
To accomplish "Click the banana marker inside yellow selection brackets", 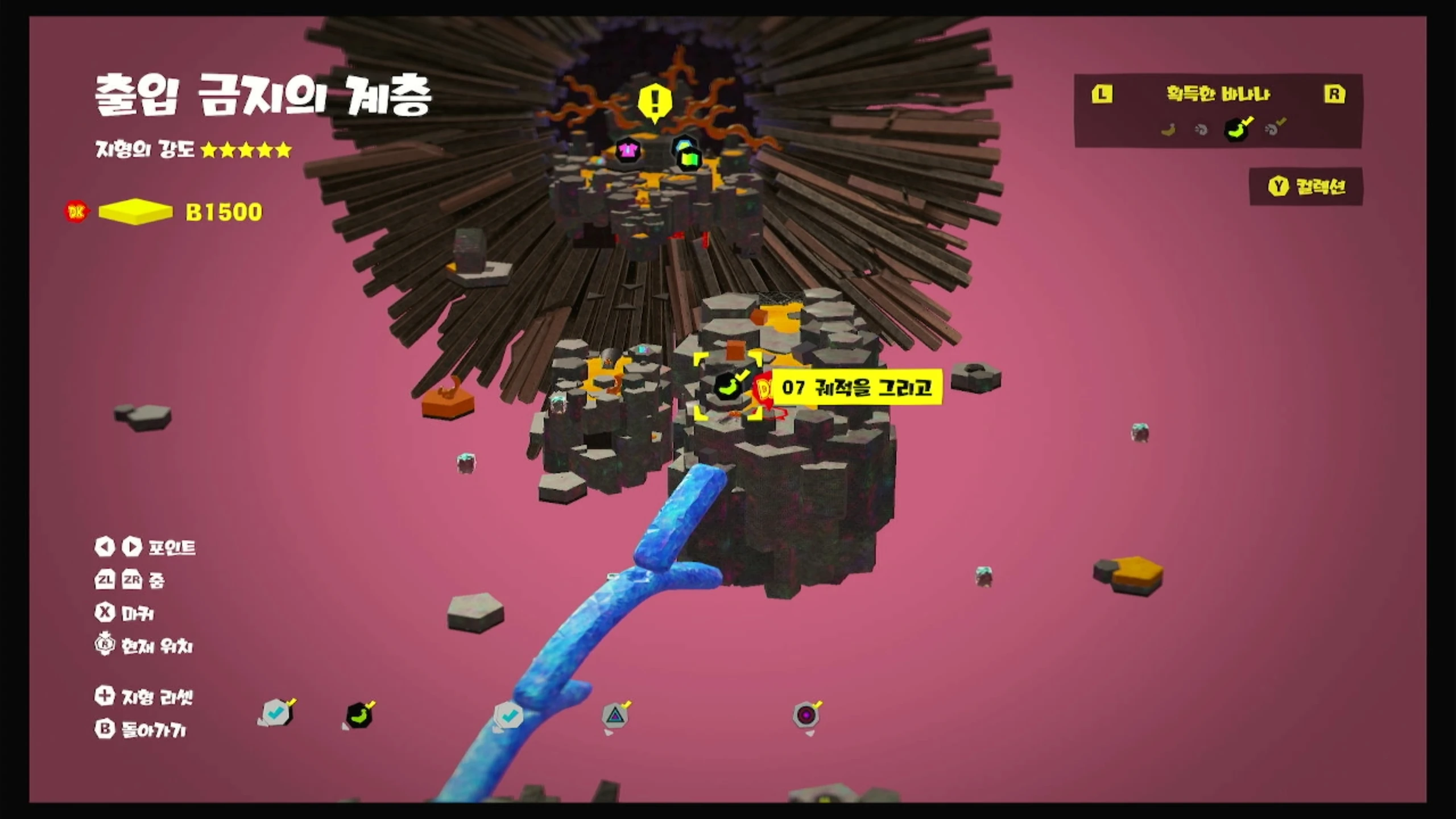I will coord(728,387).
